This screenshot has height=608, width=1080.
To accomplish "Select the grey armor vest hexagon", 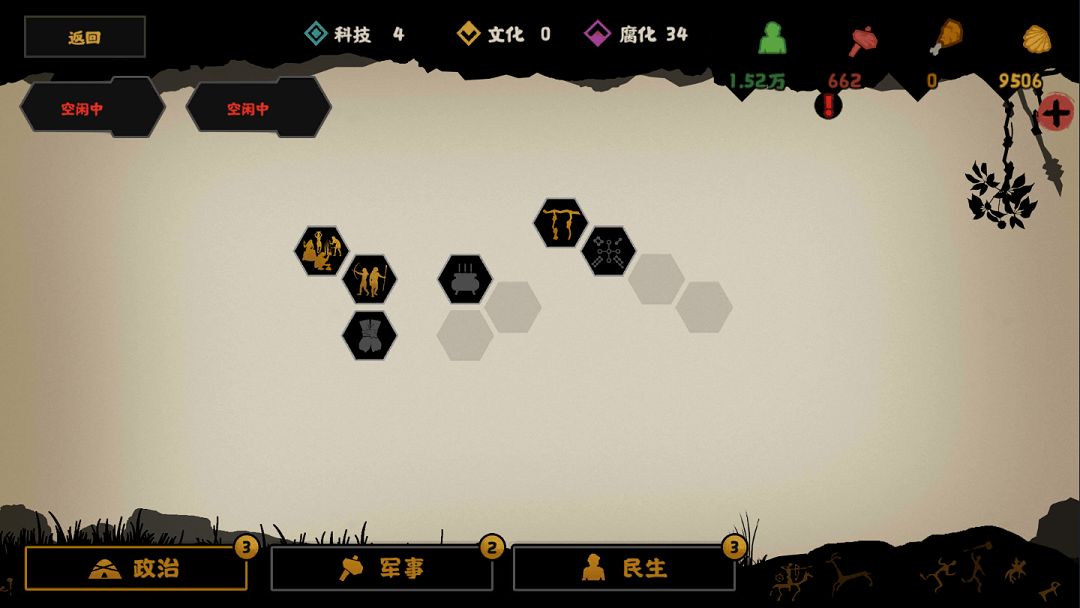I will pyautogui.click(x=369, y=335).
